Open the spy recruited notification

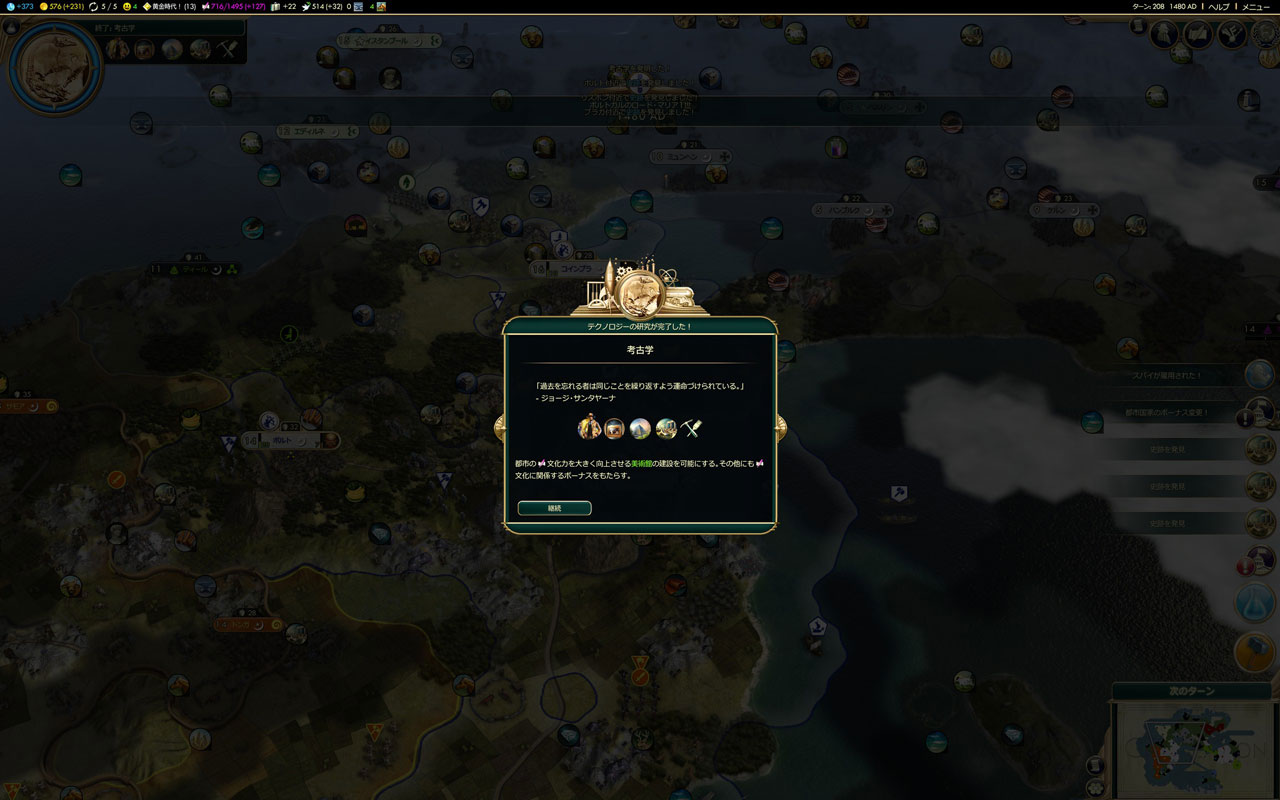(x=1258, y=375)
